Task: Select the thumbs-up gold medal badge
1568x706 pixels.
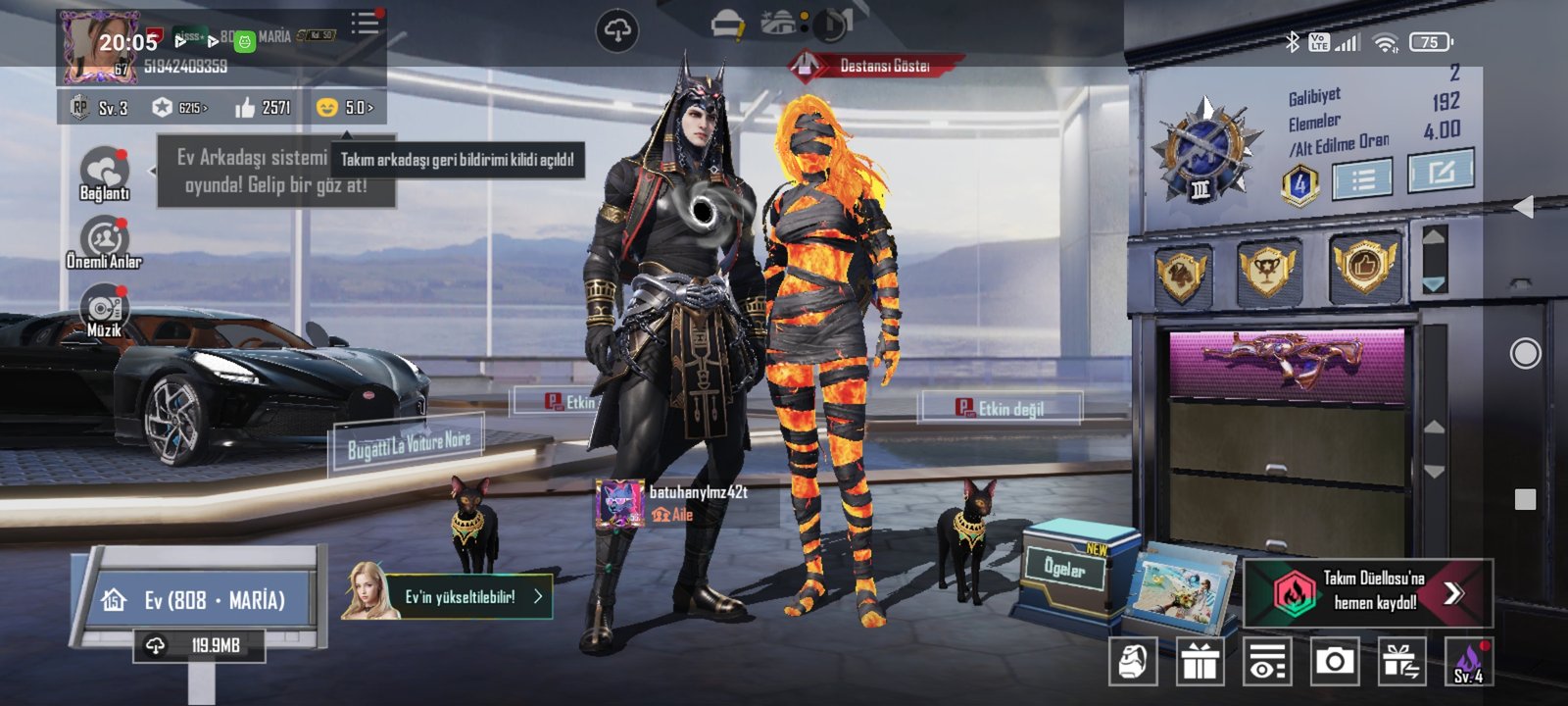Action: pos(1363,265)
